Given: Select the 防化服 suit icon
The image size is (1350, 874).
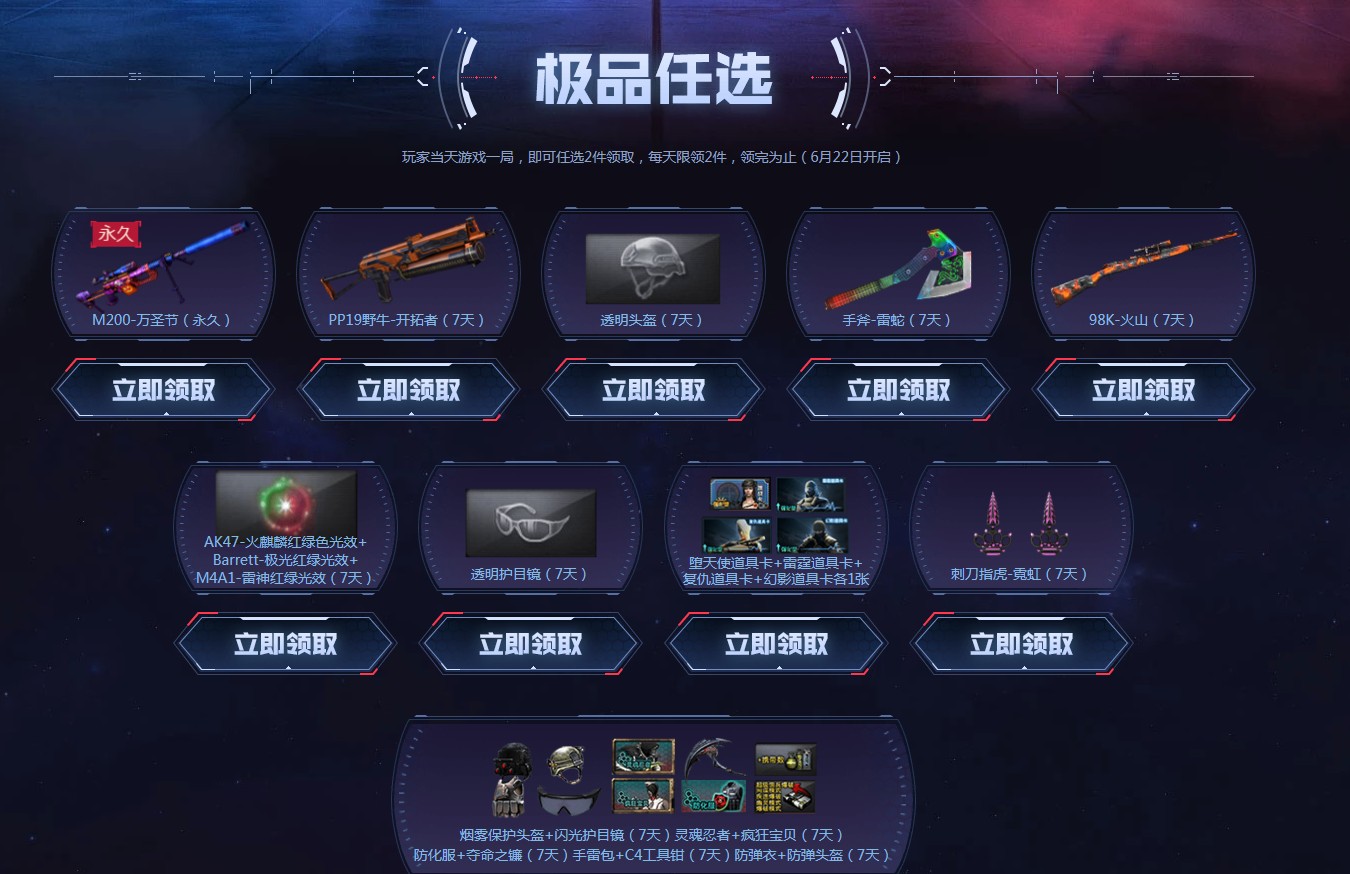Looking at the screenshot, I should [712, 798].
